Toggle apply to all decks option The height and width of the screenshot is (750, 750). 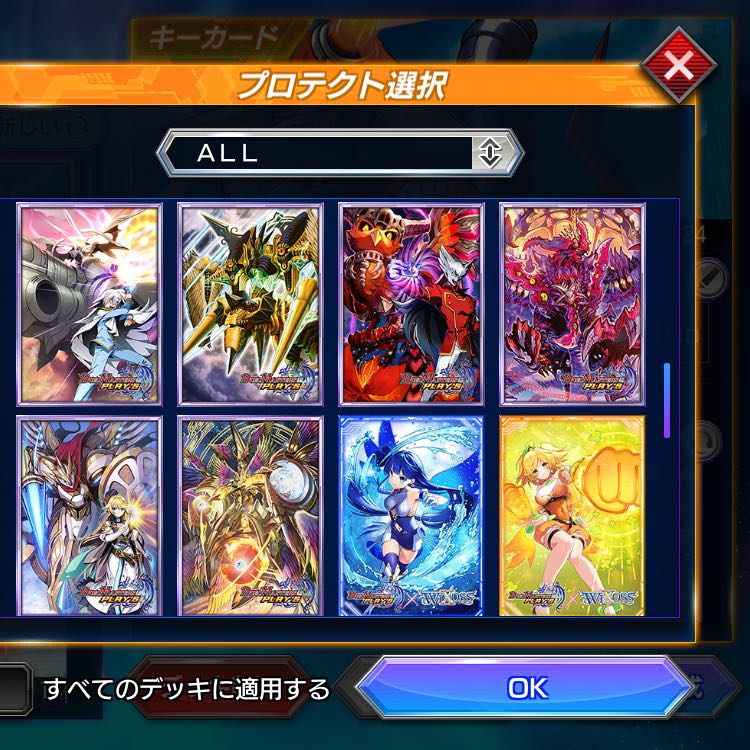pyautogui.click(x=12, y=689)
